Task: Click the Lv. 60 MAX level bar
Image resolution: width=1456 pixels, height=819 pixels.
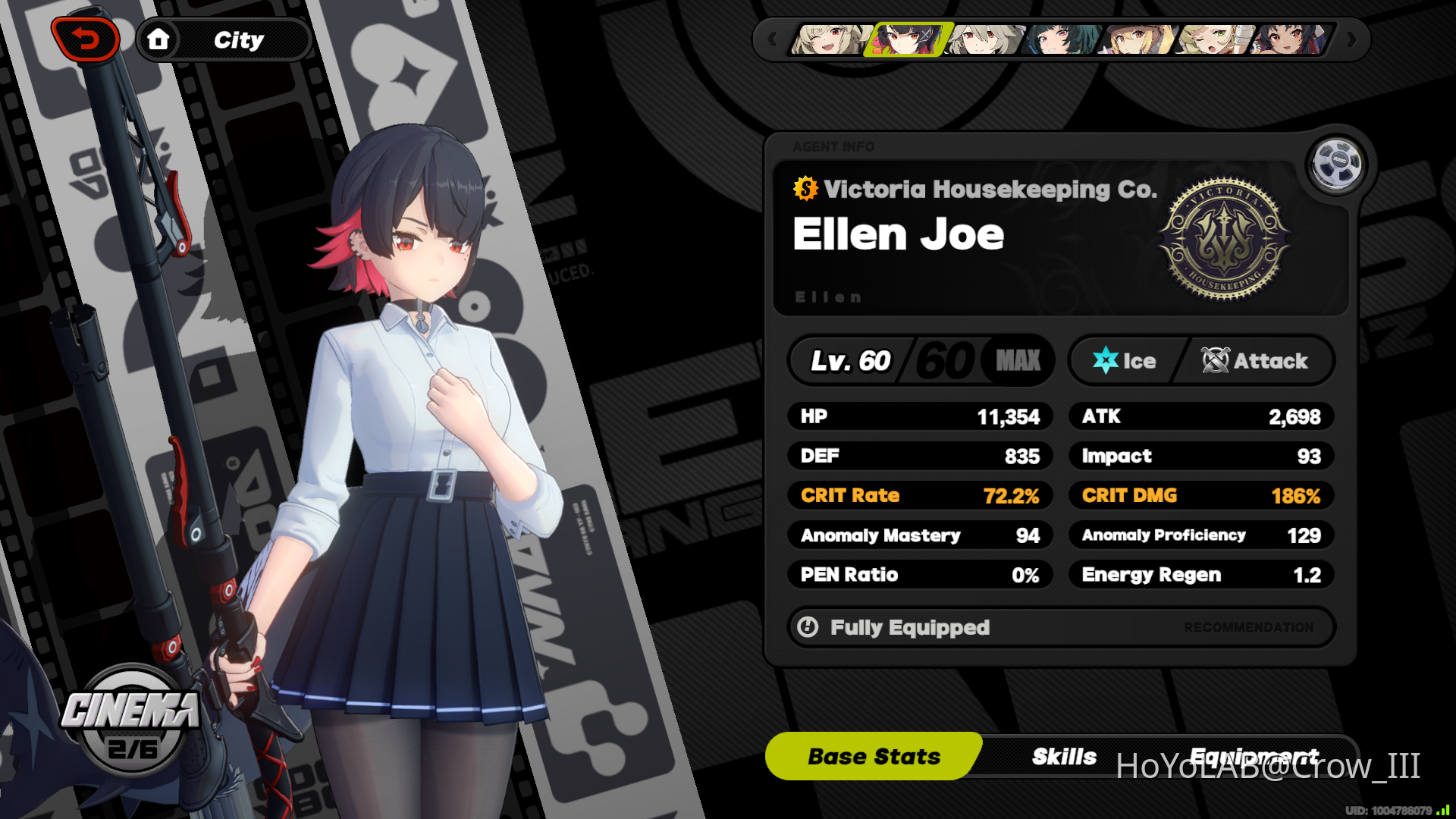Action: pyautogui.click(x=920, y=360)
